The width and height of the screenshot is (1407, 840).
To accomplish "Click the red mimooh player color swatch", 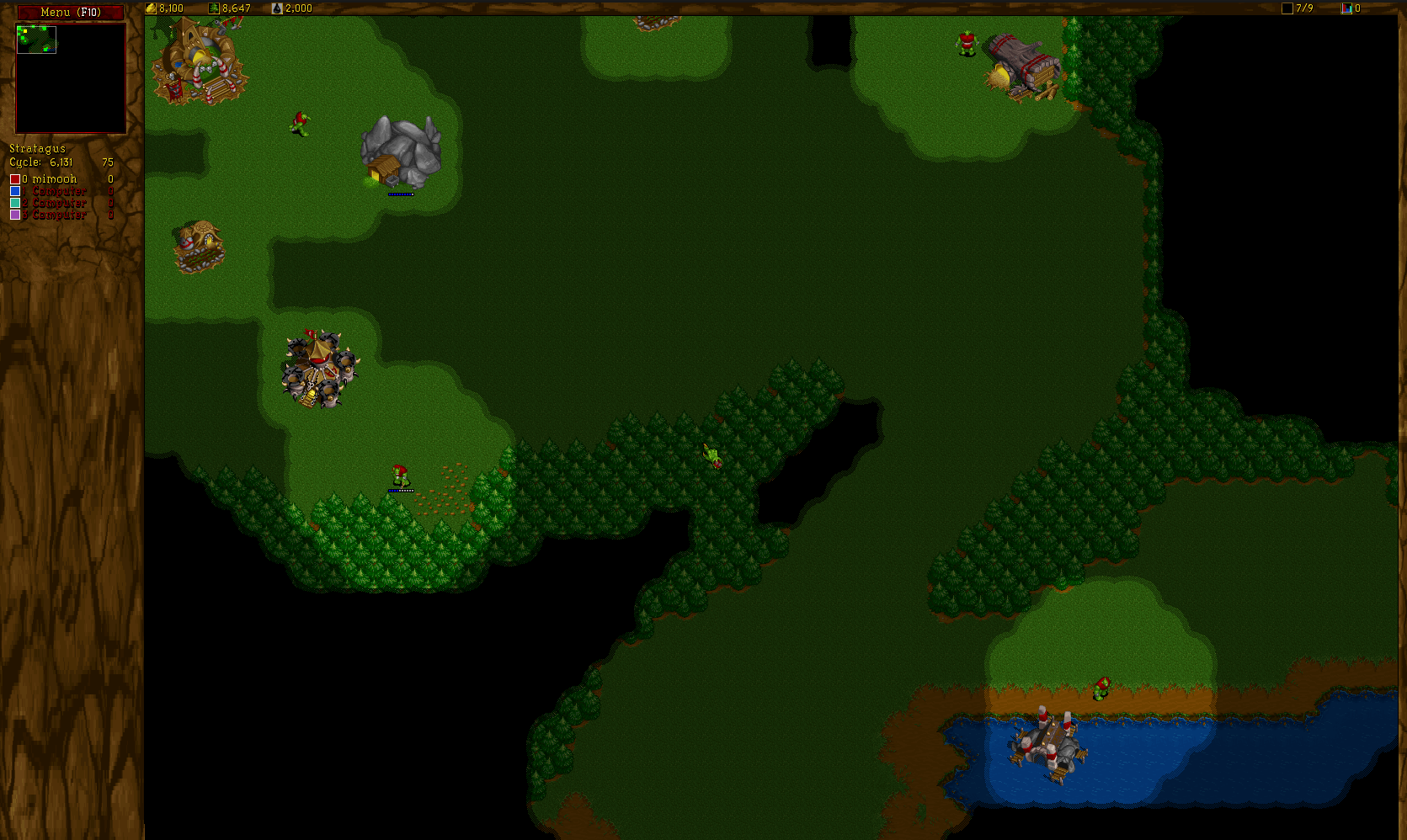I will (x=13, y=178).
